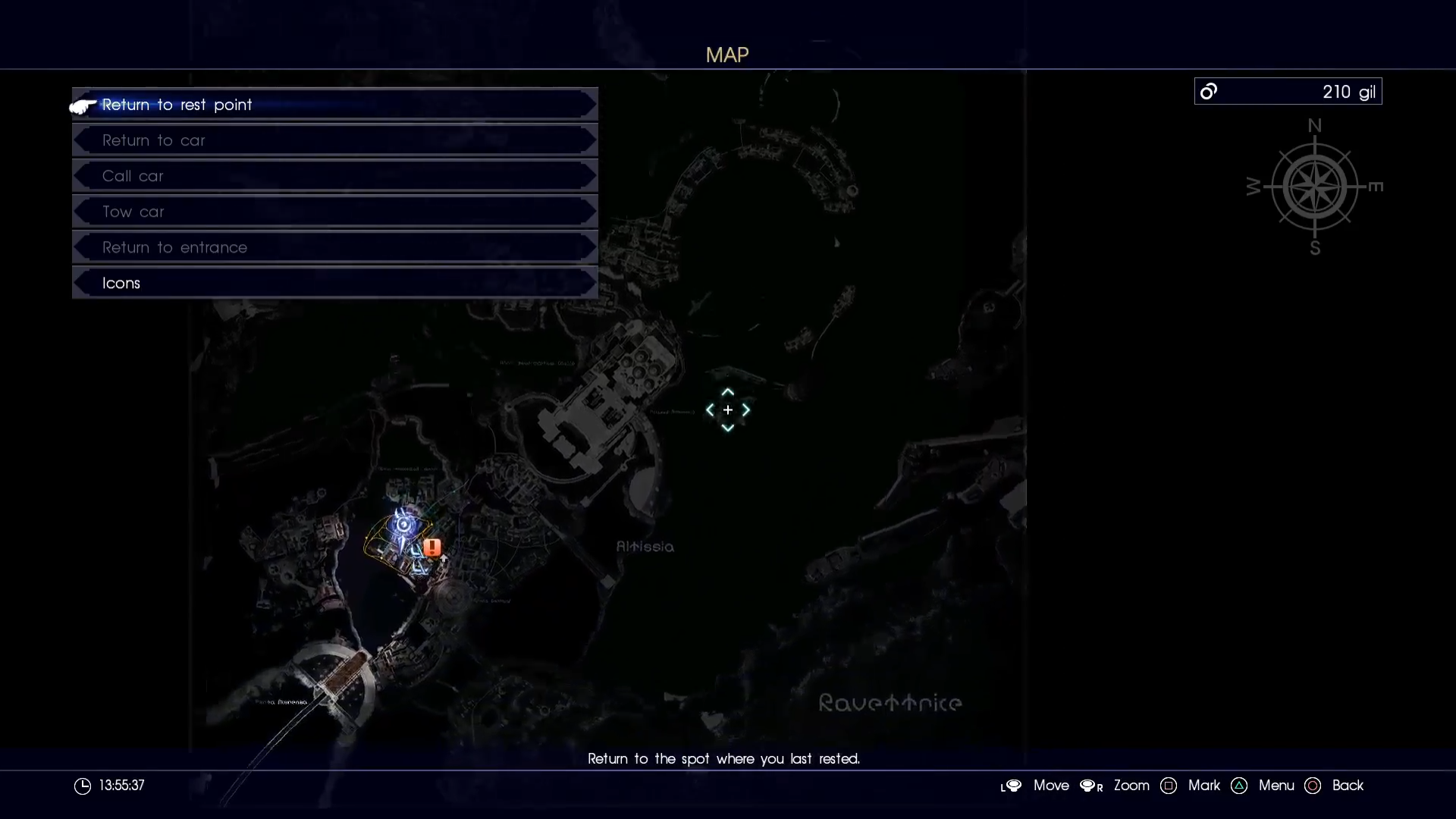Select Return to rest point
Screen dimensions: 1456x819
[x=334, y=105]
